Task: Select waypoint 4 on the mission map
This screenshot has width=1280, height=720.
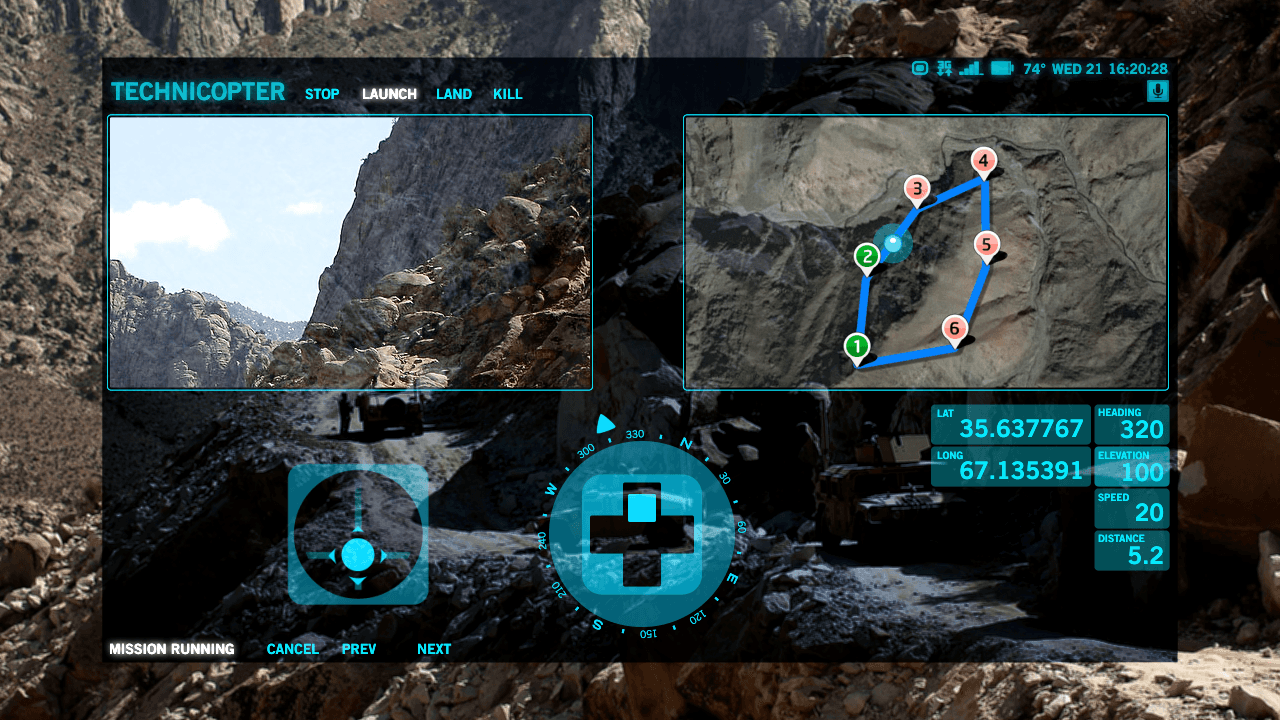Action: [984, 161]
